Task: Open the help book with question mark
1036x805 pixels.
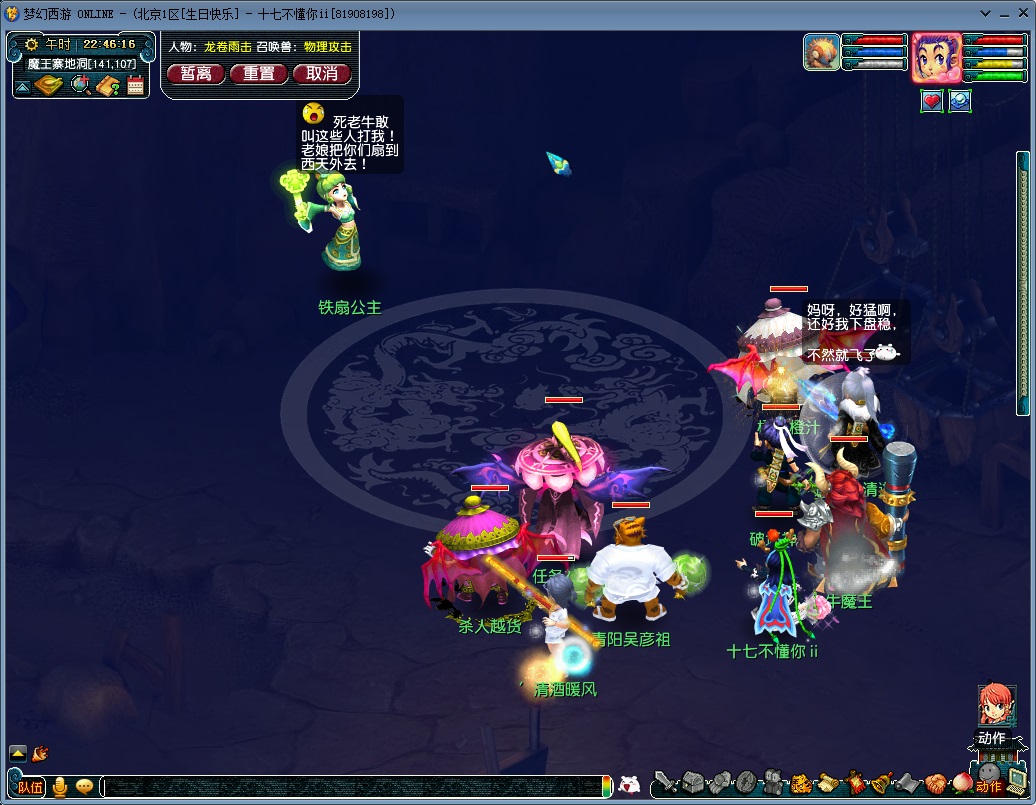Action: coord(108,86)
